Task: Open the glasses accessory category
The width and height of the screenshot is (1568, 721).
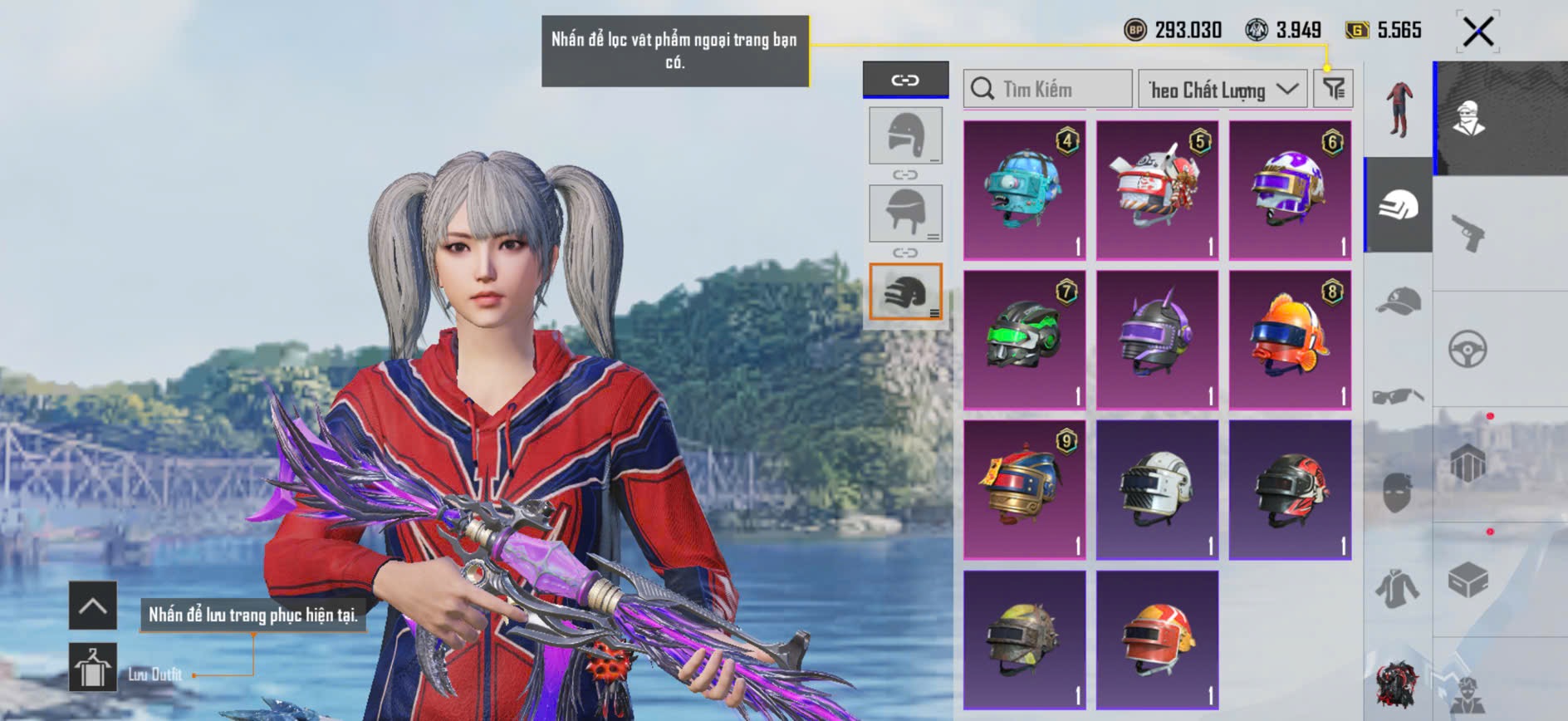Action: (x=1399, y=396)
